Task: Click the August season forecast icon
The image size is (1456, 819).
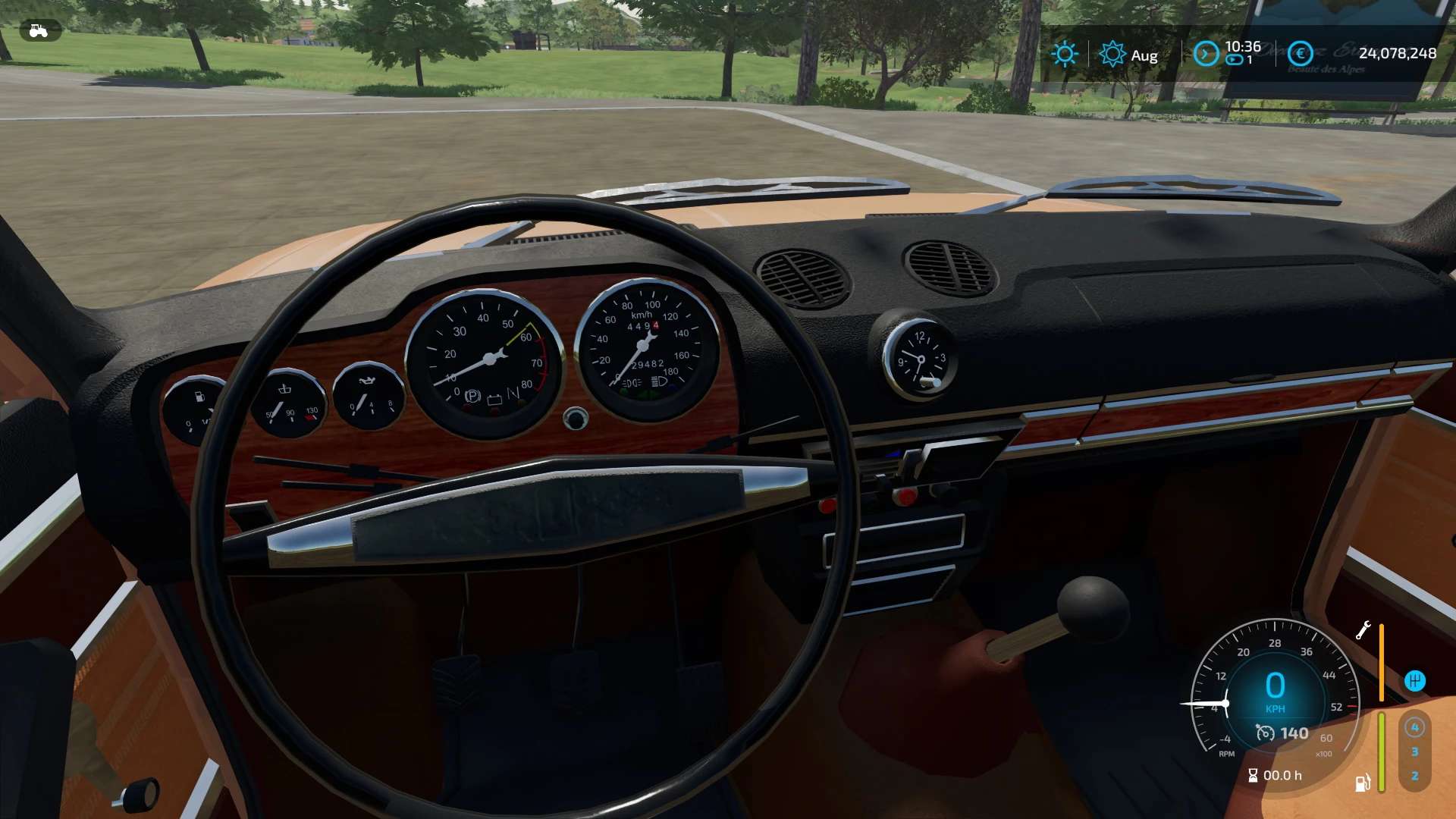Action: pos(1112,54)
